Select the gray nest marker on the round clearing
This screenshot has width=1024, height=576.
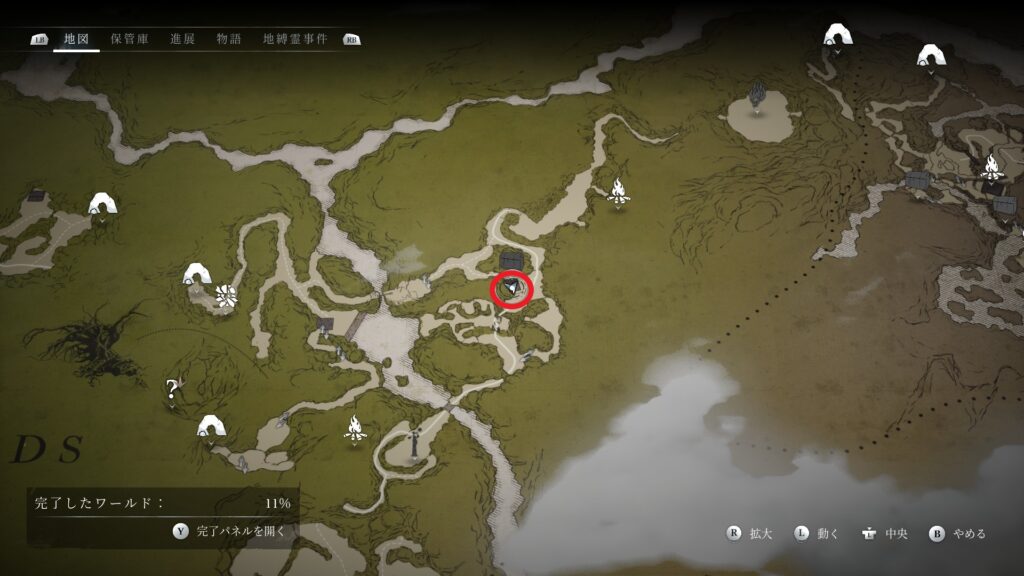pyautogui.click(x=759, y=99)
